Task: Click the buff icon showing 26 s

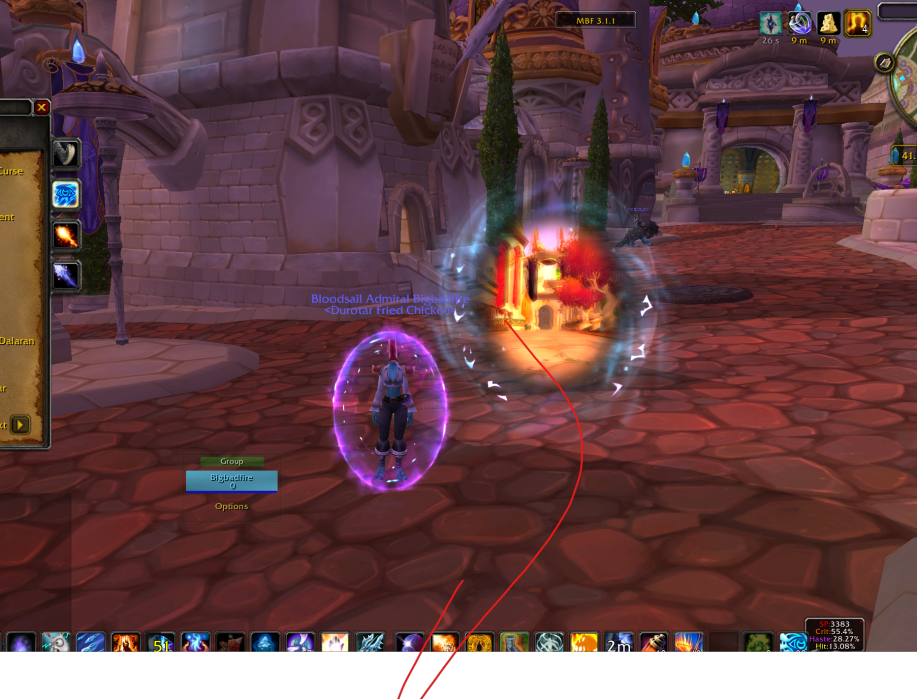Action: coord(770,23)
